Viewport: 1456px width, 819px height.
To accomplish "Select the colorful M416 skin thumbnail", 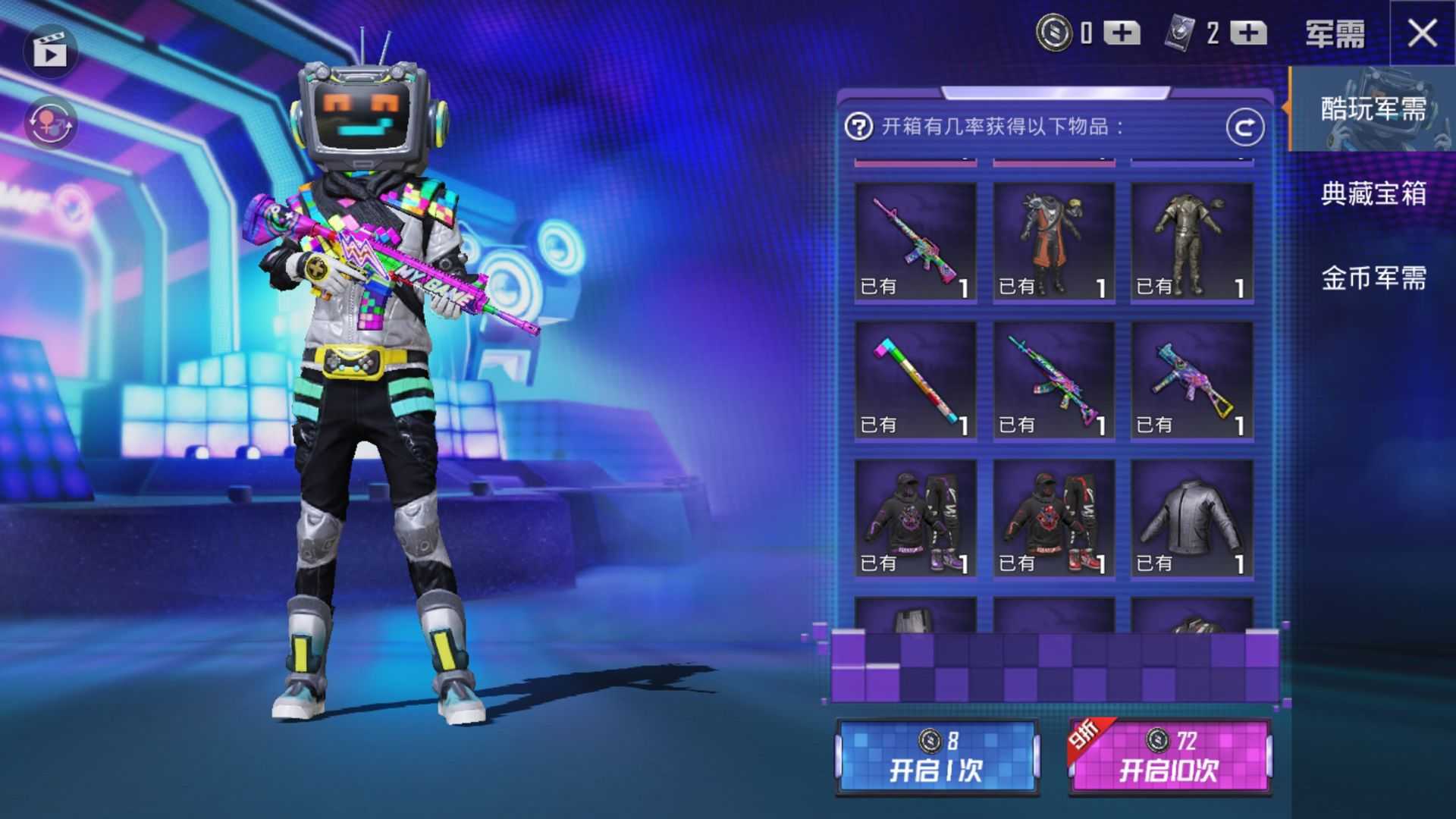I will [915, 241].
